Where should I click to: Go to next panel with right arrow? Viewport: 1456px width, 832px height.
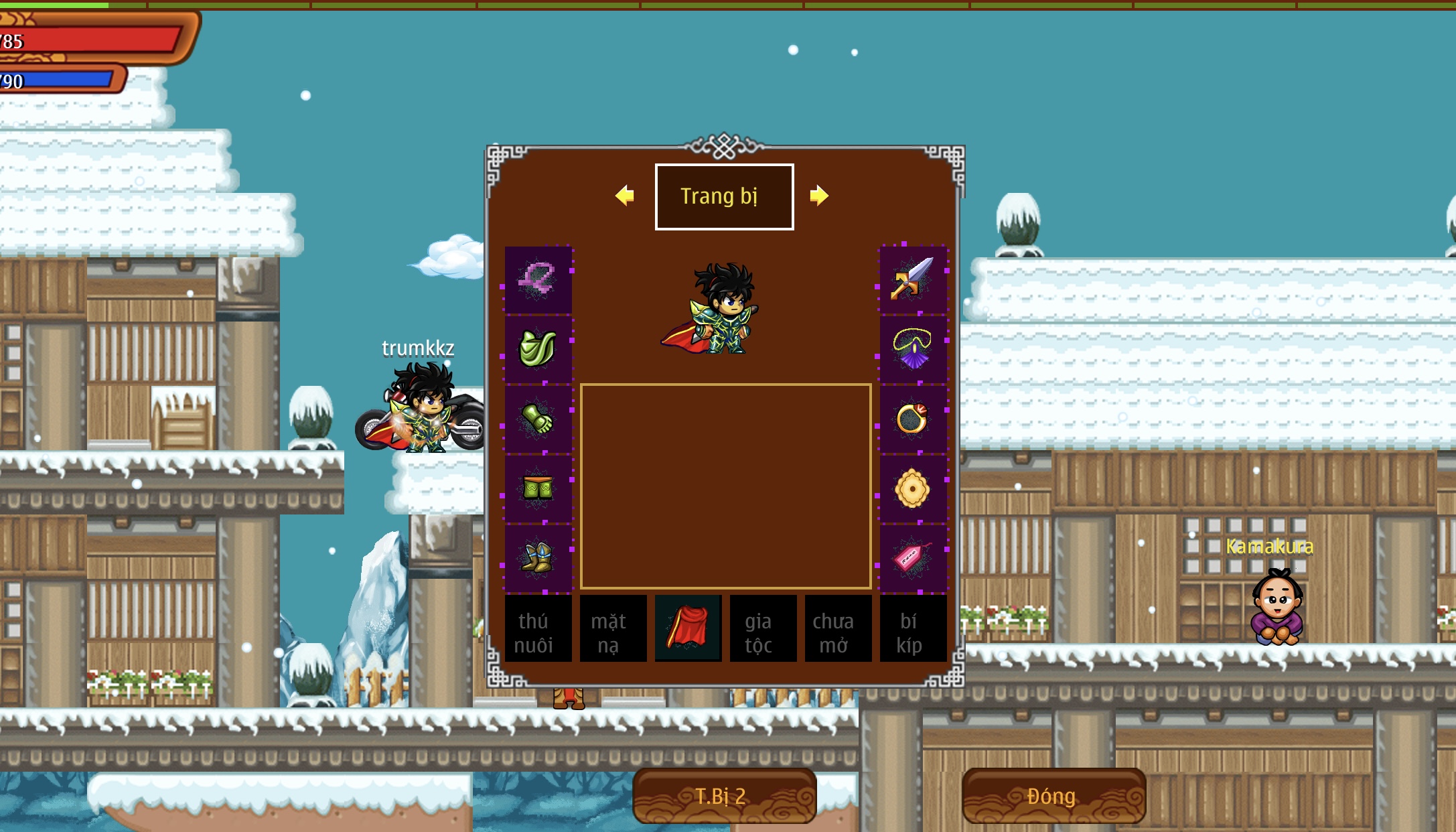818,196
